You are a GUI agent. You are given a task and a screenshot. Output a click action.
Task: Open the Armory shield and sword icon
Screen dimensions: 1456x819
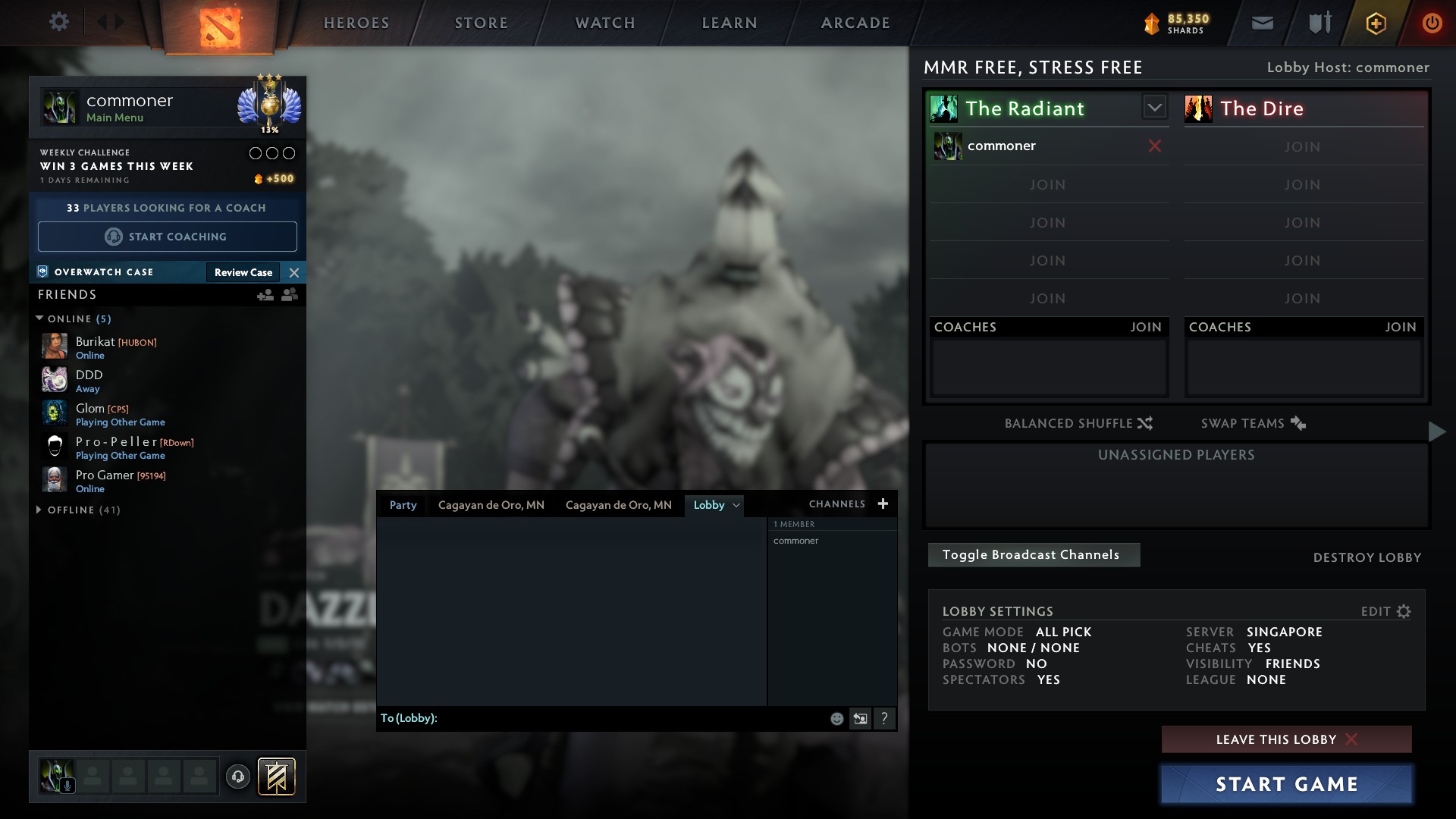pos(1318,22)
